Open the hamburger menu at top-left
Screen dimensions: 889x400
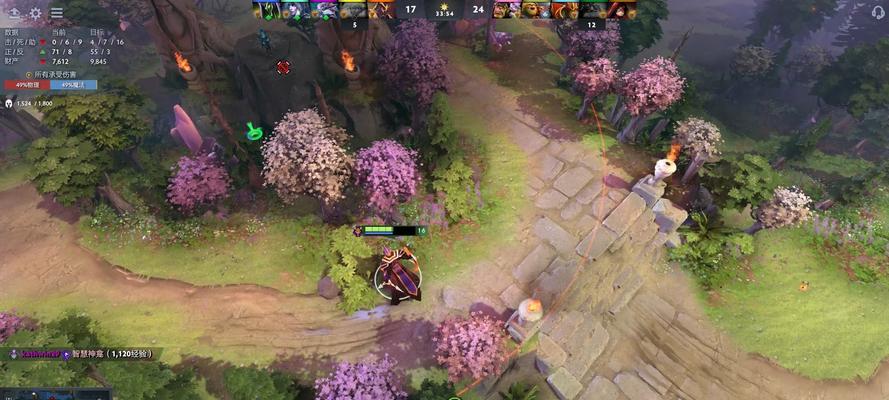pos(56,13)
